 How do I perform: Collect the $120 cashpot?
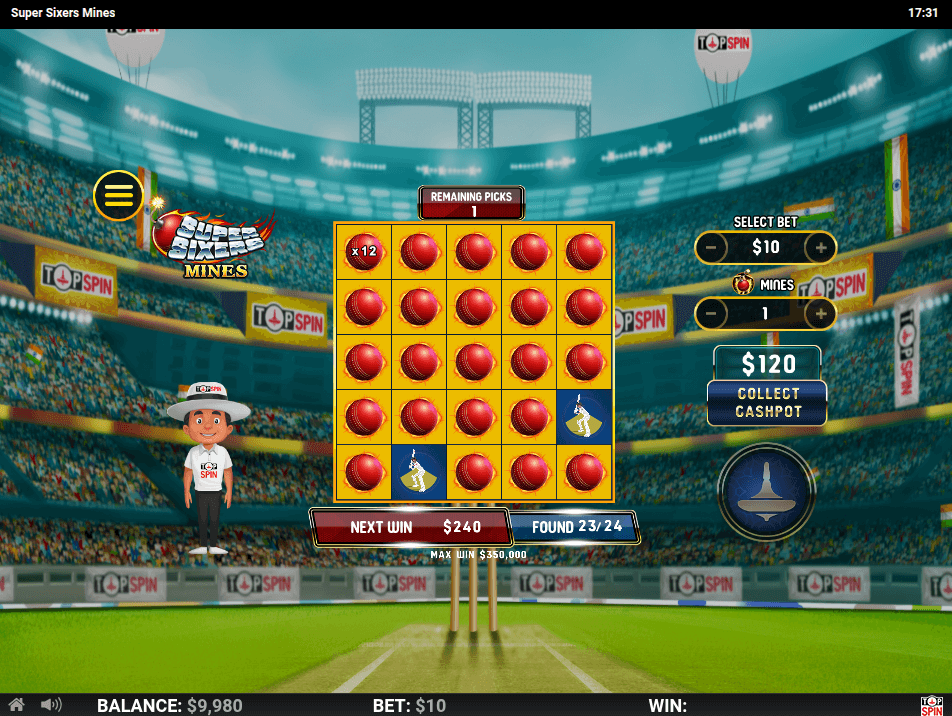(x=768, y=402)
